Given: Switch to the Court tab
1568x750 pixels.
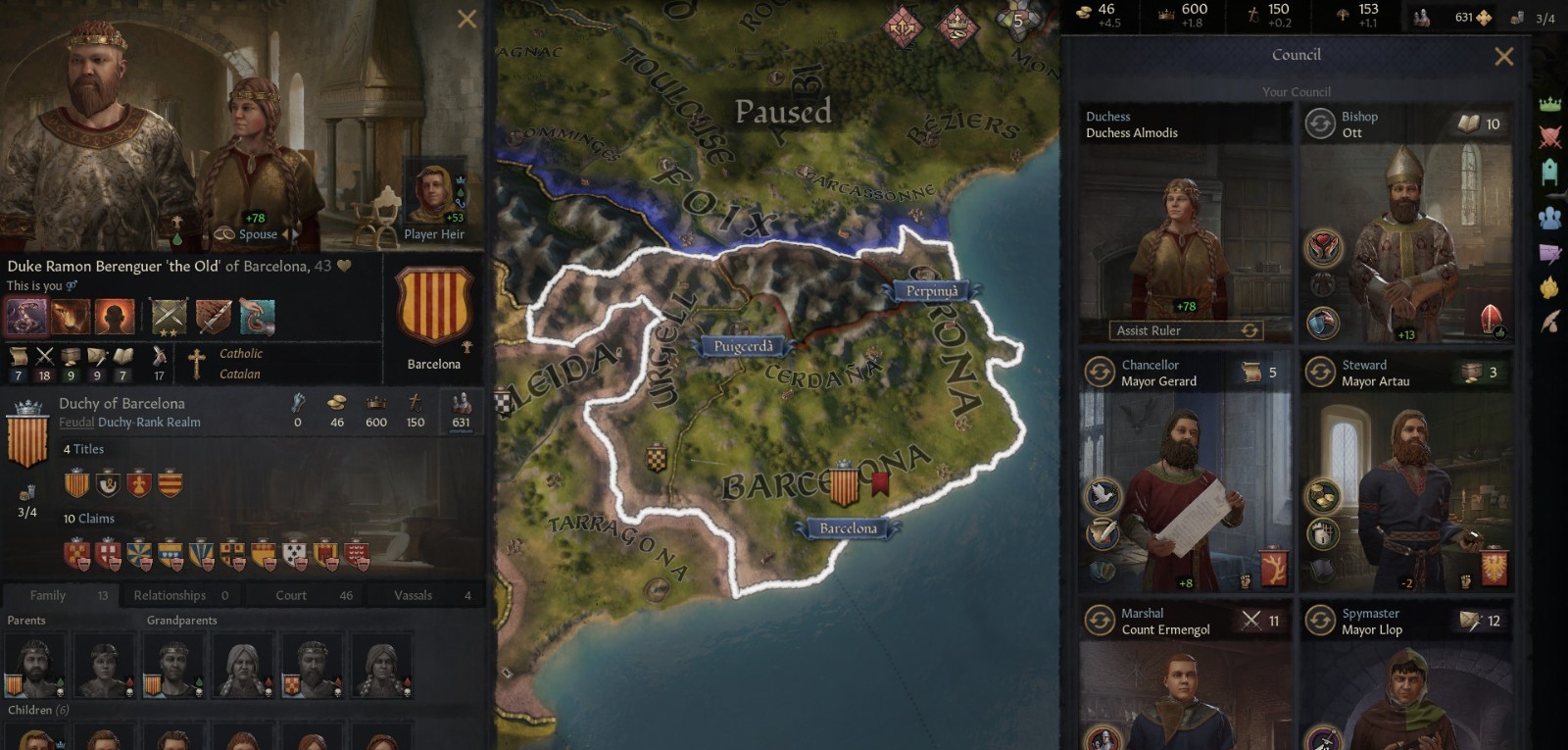Looking at the screenshot, I should point(289,595).
